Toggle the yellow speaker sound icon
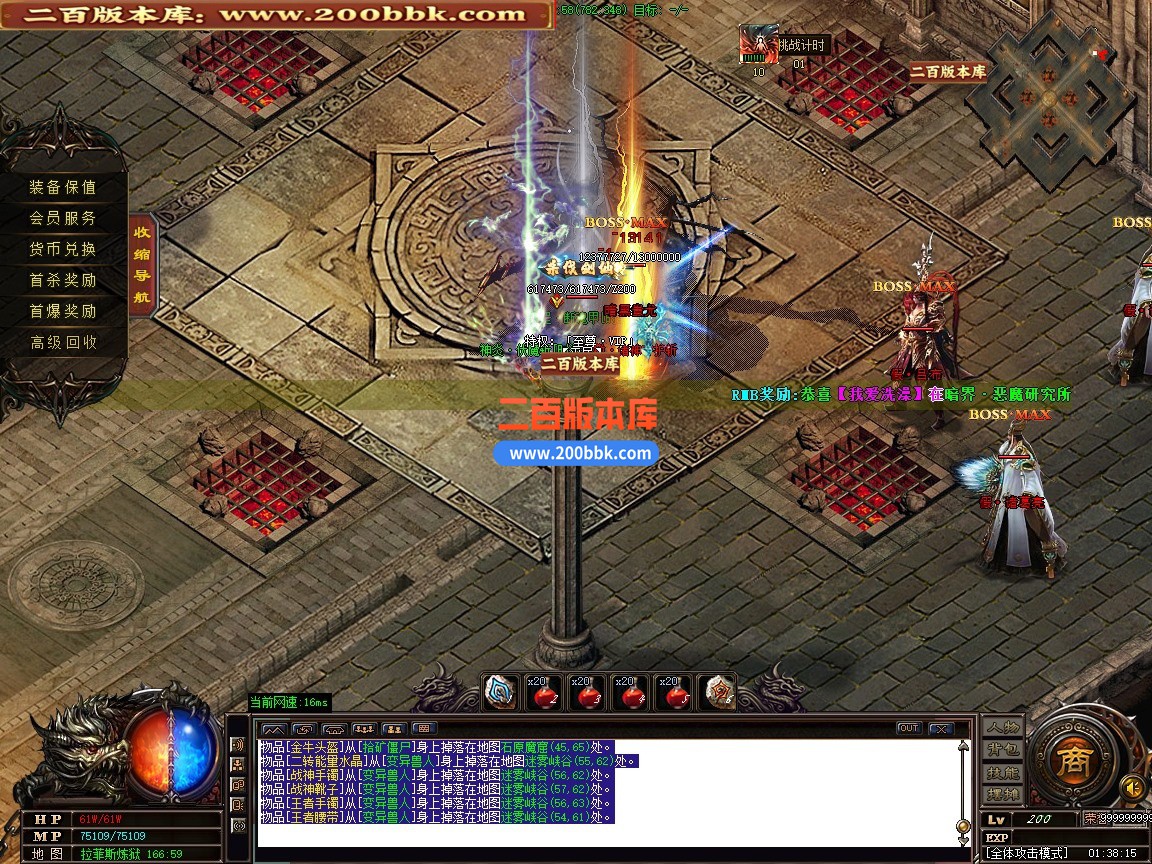This screenshot has width=1152, height=864. (1132, 785)
